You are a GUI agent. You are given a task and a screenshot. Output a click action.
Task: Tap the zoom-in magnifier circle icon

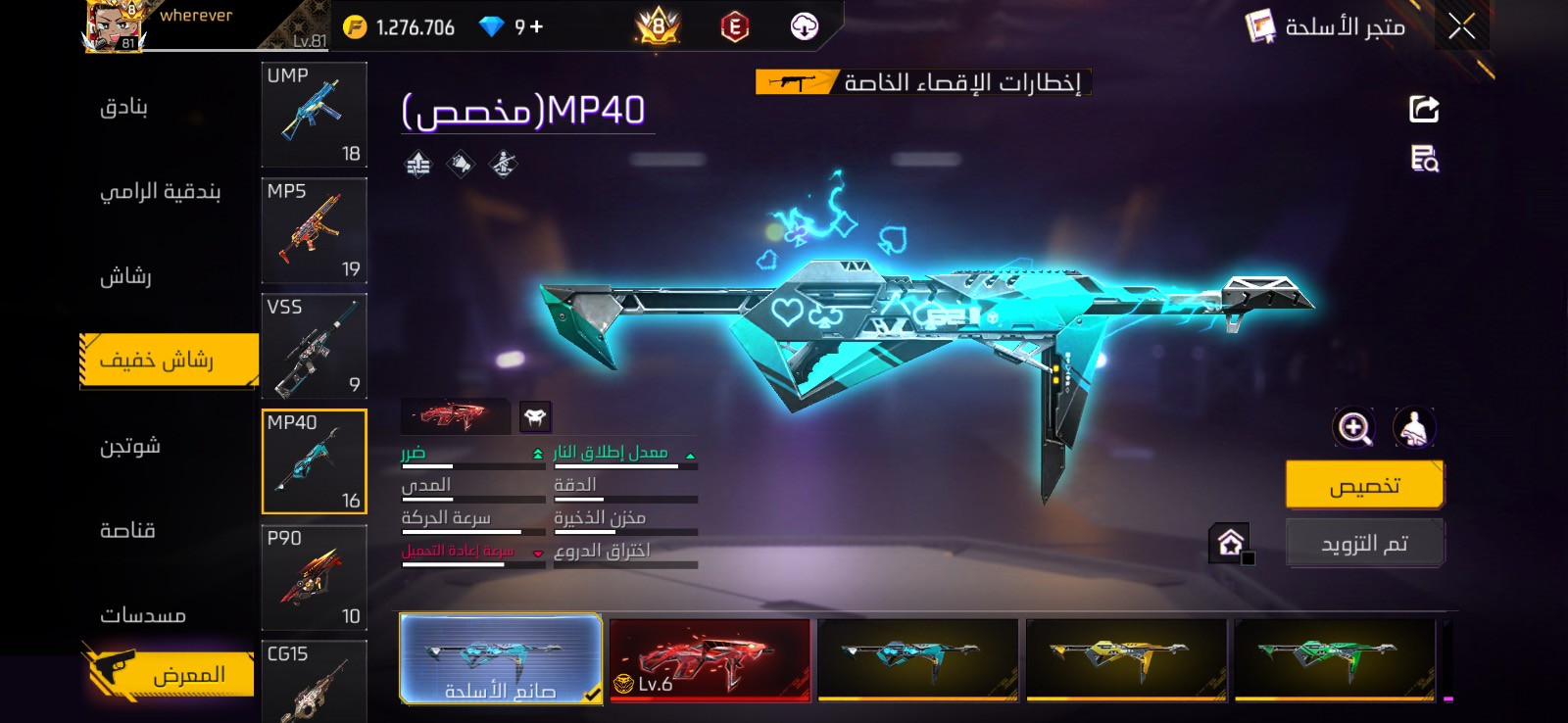click(x=1353, y=428)
